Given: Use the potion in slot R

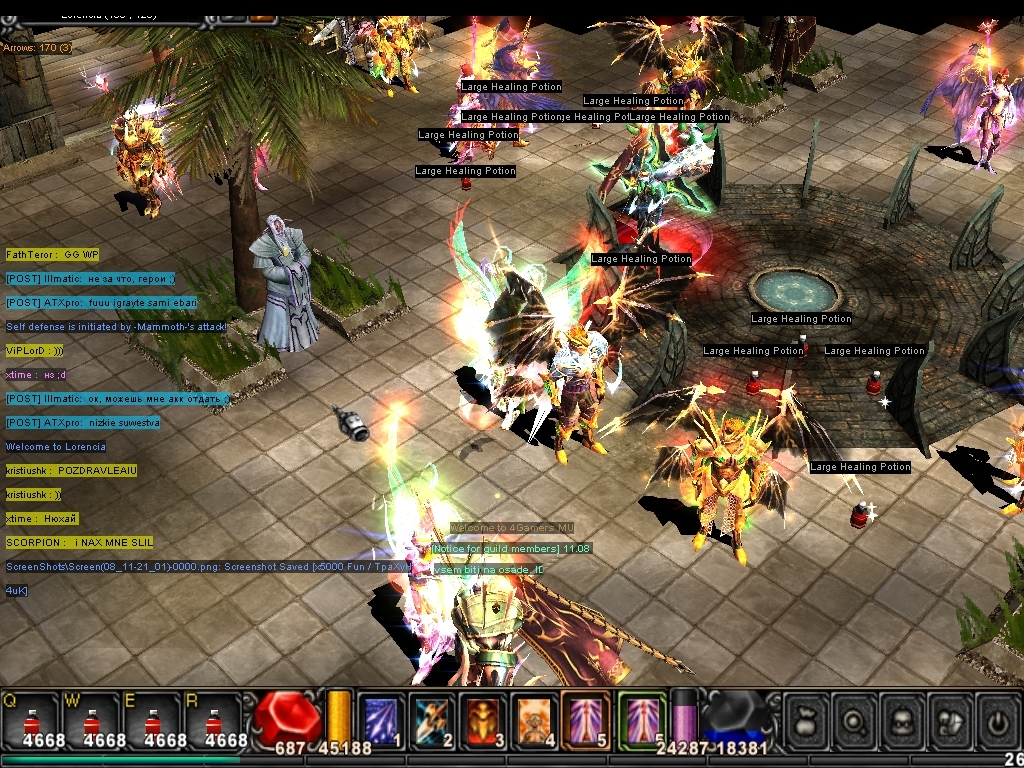Looking at the screenshot, I should point(213,720).
